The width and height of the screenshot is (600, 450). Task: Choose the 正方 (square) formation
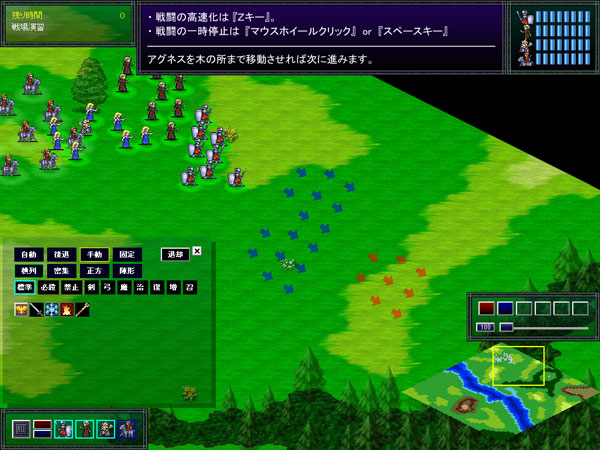pos(94,271)
